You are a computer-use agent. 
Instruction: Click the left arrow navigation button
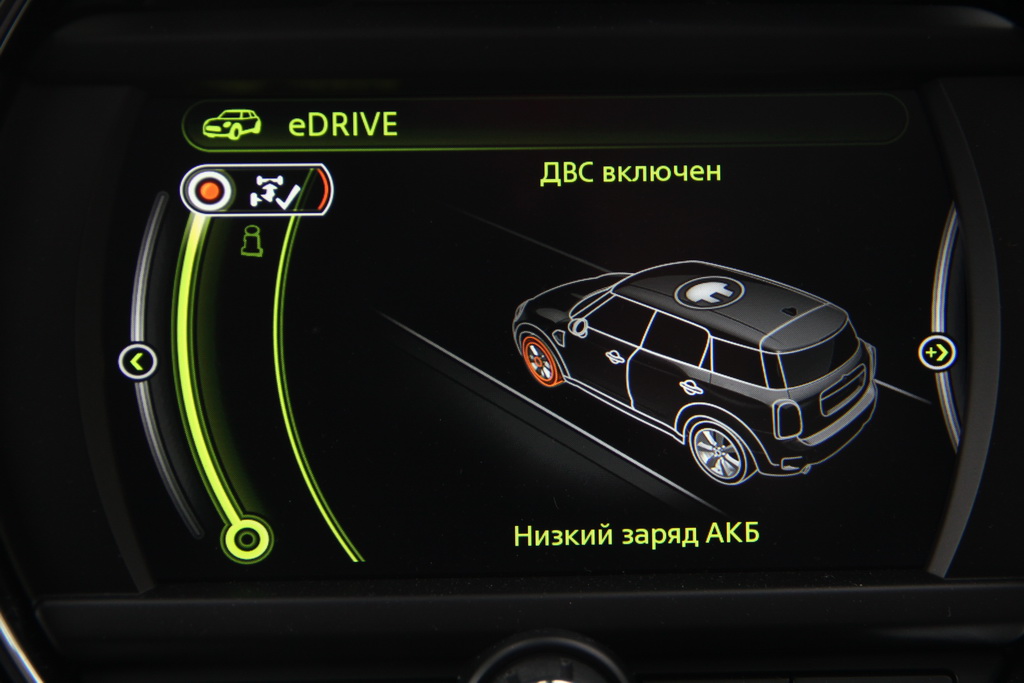coord(137,360)
